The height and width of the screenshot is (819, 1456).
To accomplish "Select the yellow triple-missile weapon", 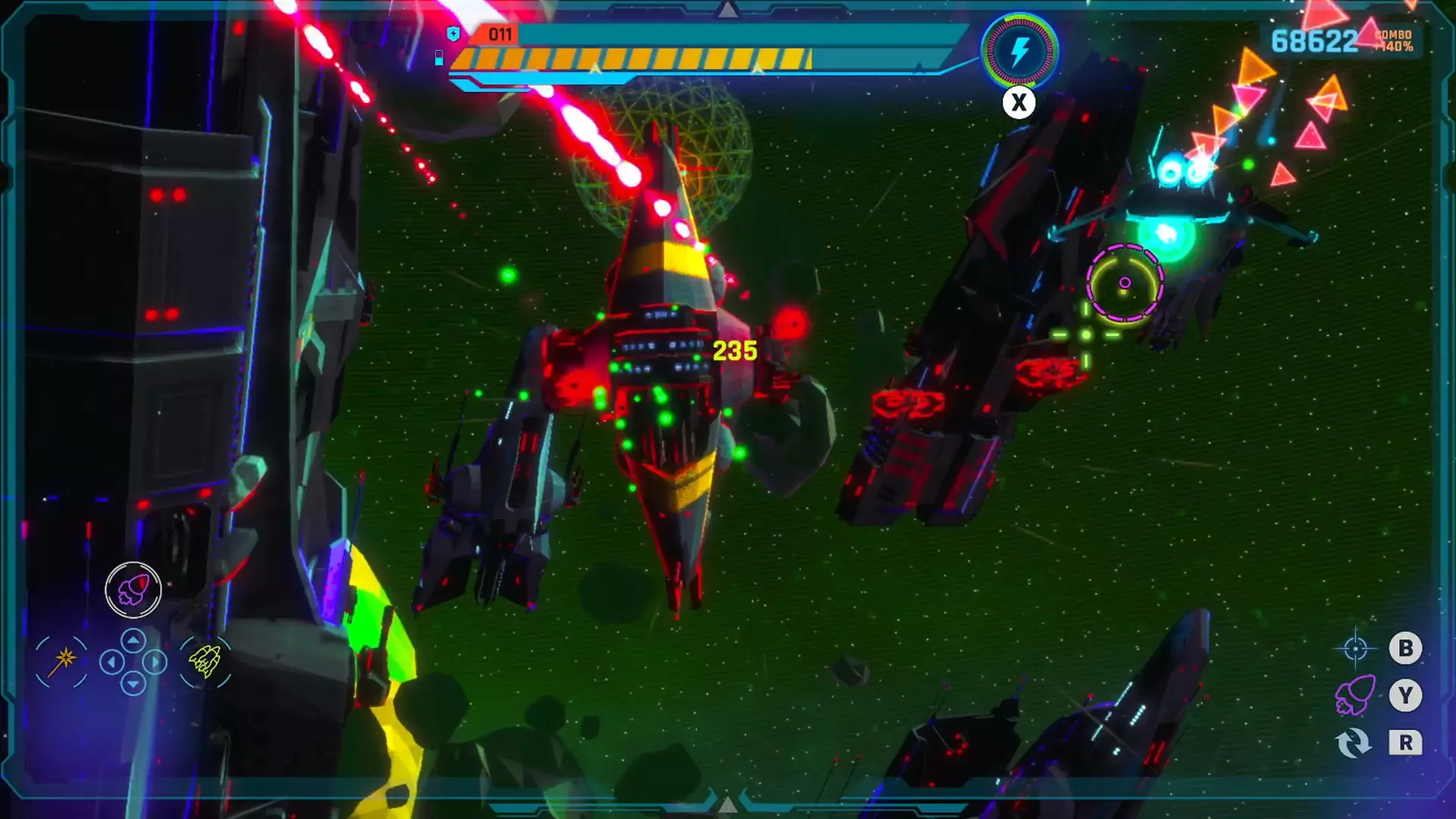I will (x=205, y=661).
